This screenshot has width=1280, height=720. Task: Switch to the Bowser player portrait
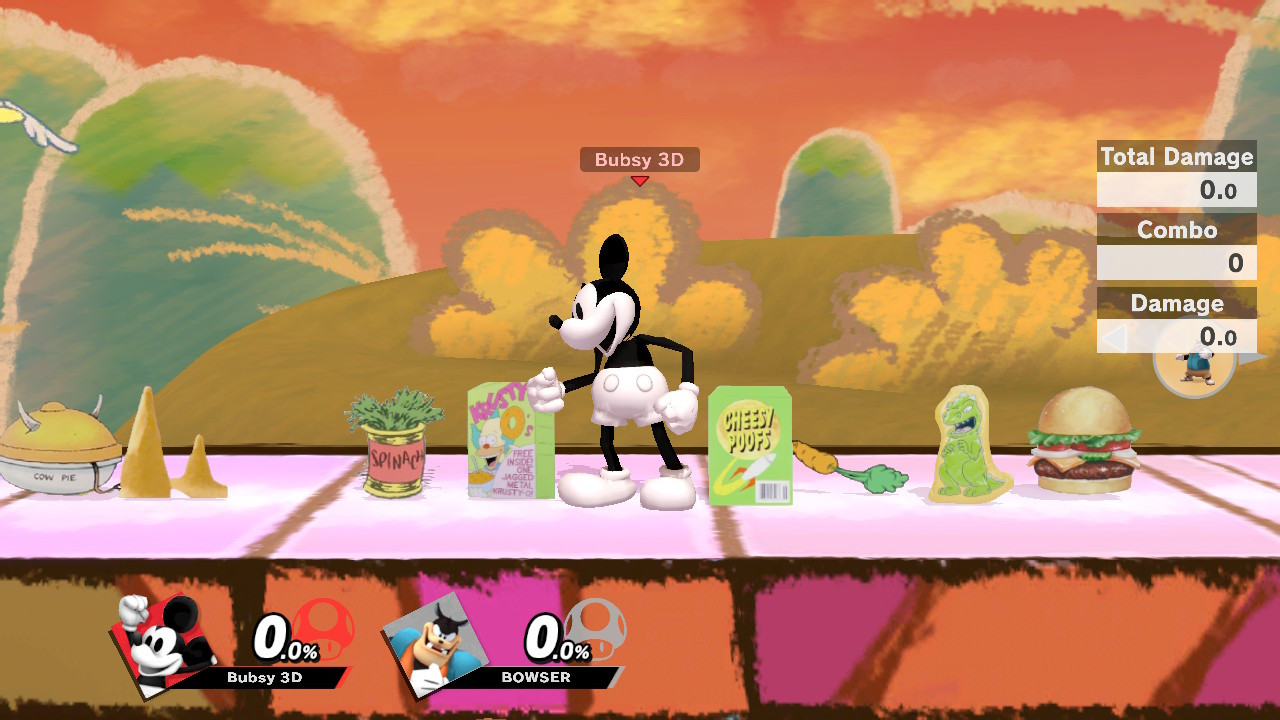[435, 645]
